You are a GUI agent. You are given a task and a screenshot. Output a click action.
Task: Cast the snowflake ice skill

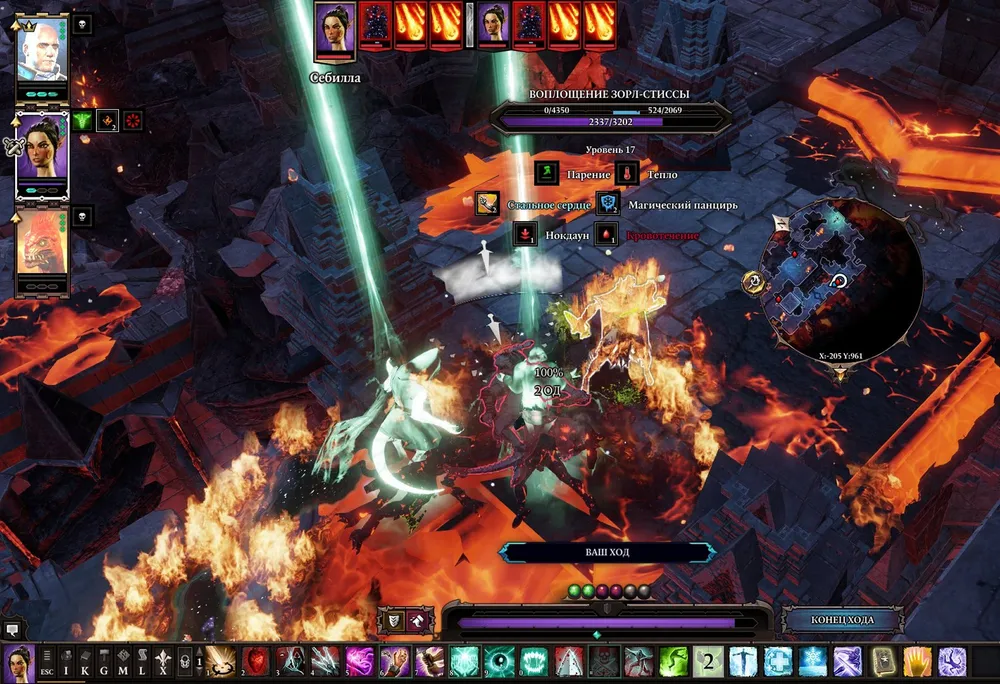(x=812, y=661)
